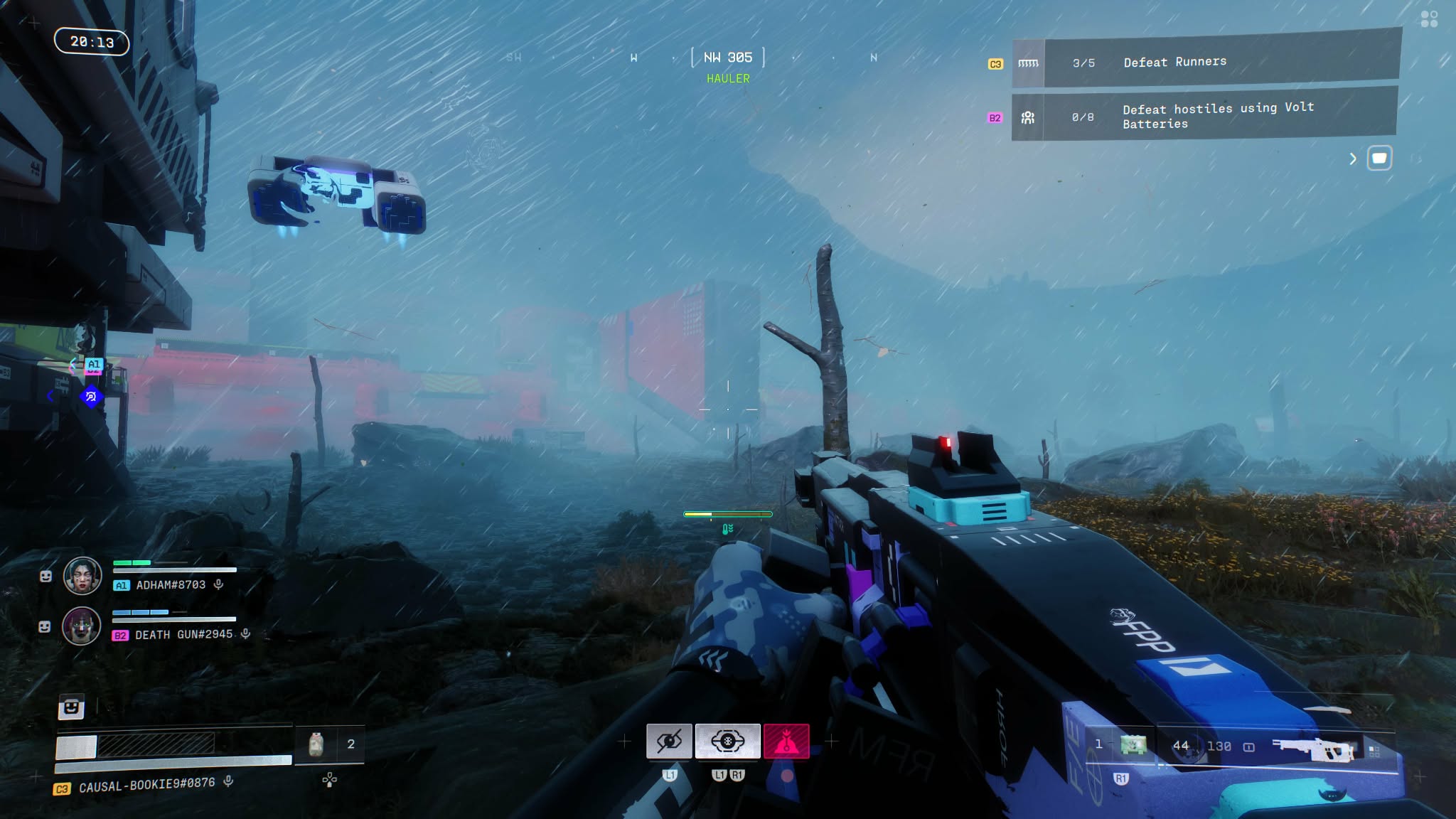The height and width of the screenshot is (819, 1456).
Task: Activate the crossed-out eye cloak ability
Action: click(x=668, y=742)
